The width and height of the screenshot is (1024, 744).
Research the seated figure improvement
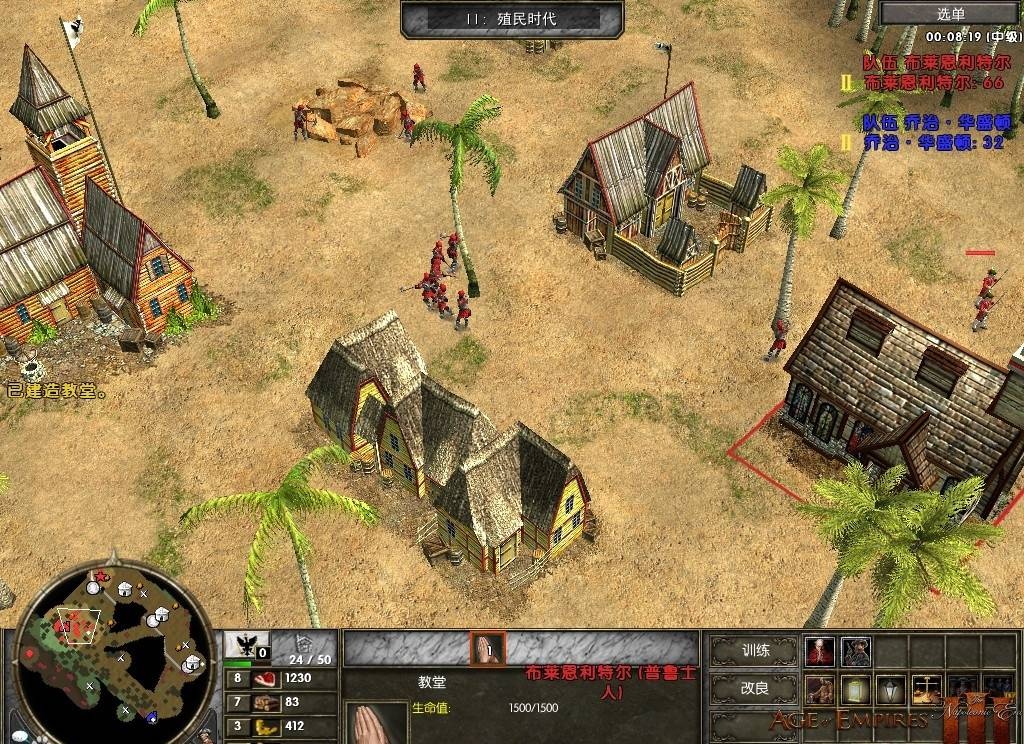click(x=820, y=690)
